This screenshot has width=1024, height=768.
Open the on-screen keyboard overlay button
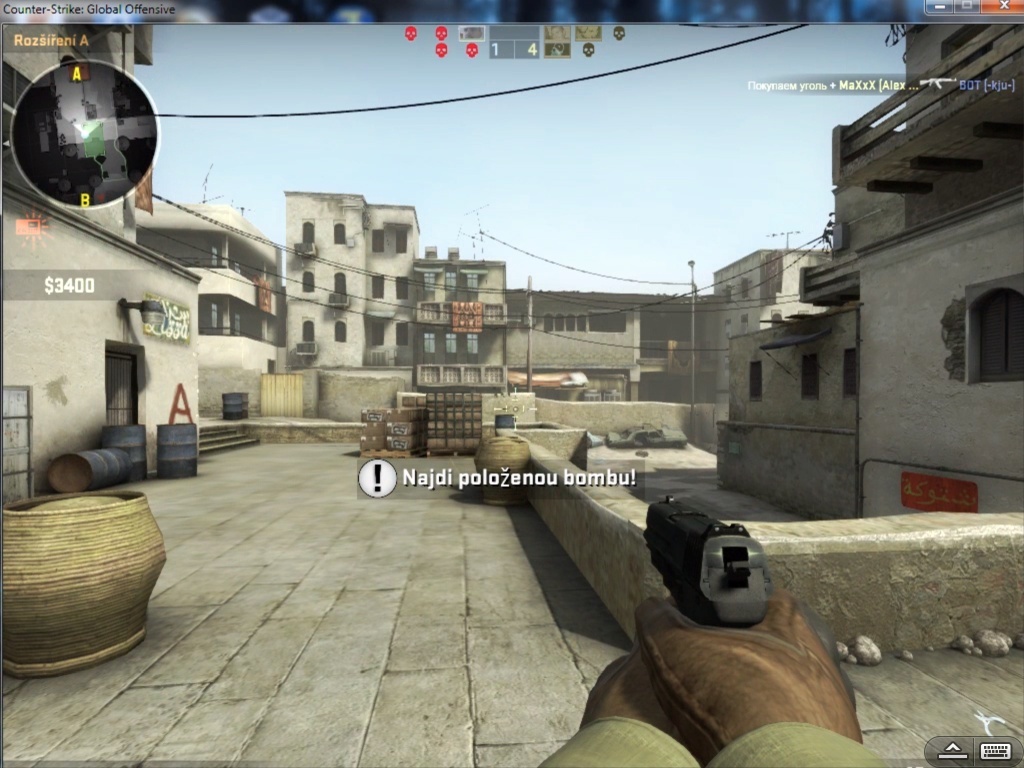point(993,750)
